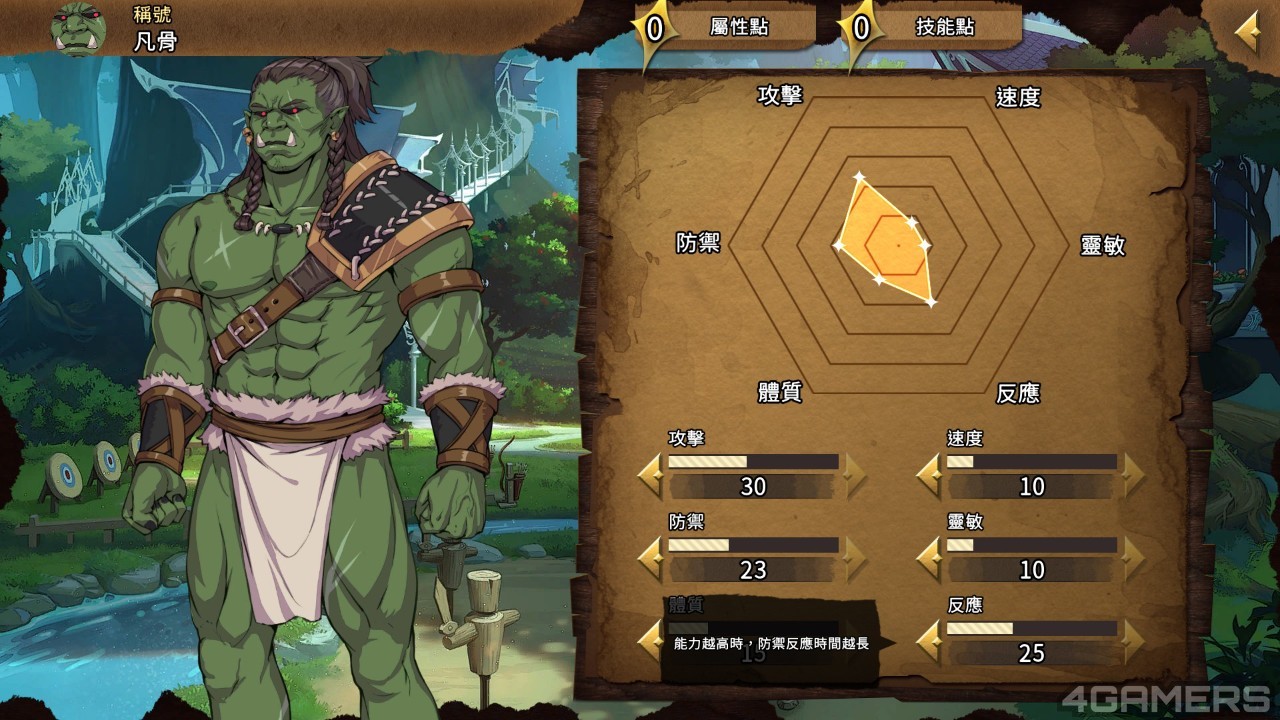Decrease the 攻擊 attack stat
The image size is (1280, 720).
[x=651, y=475]
